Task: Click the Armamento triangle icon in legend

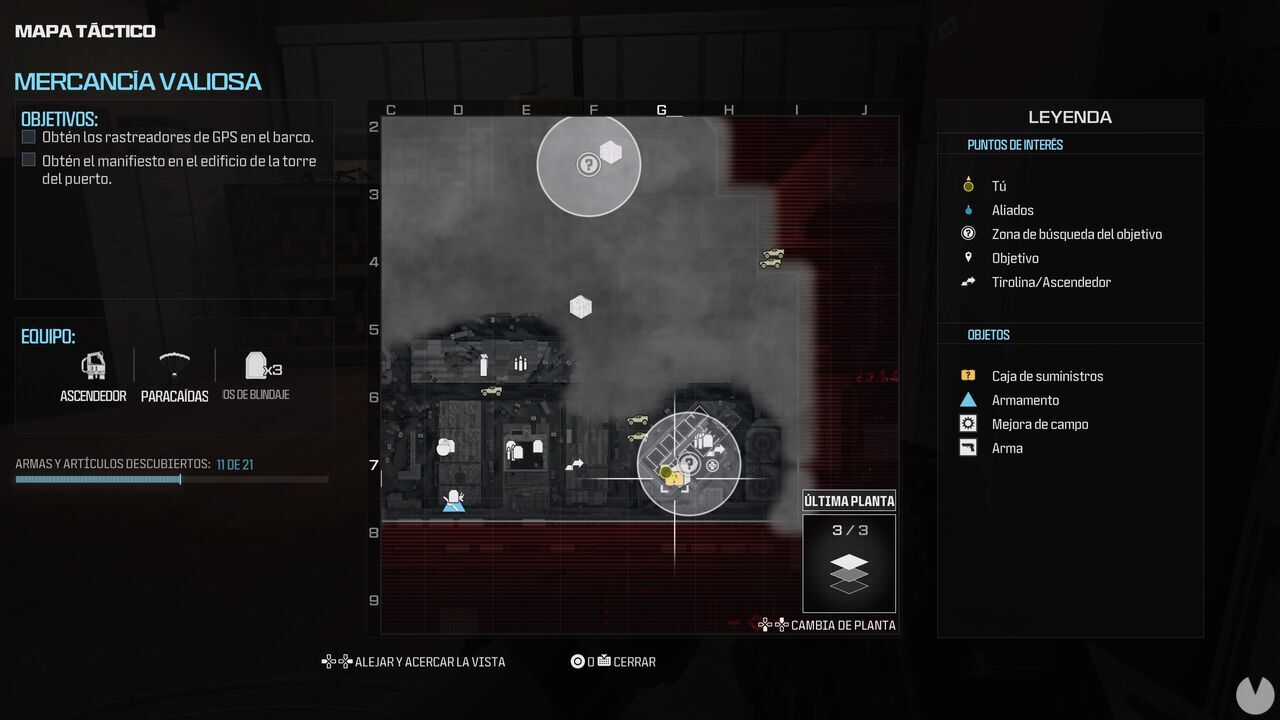Action: 967,400
